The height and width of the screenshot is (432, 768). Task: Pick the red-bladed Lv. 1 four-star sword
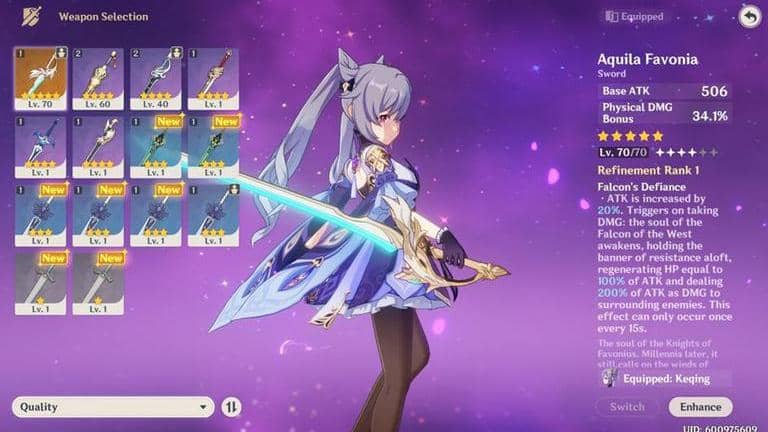click(213, 78)
